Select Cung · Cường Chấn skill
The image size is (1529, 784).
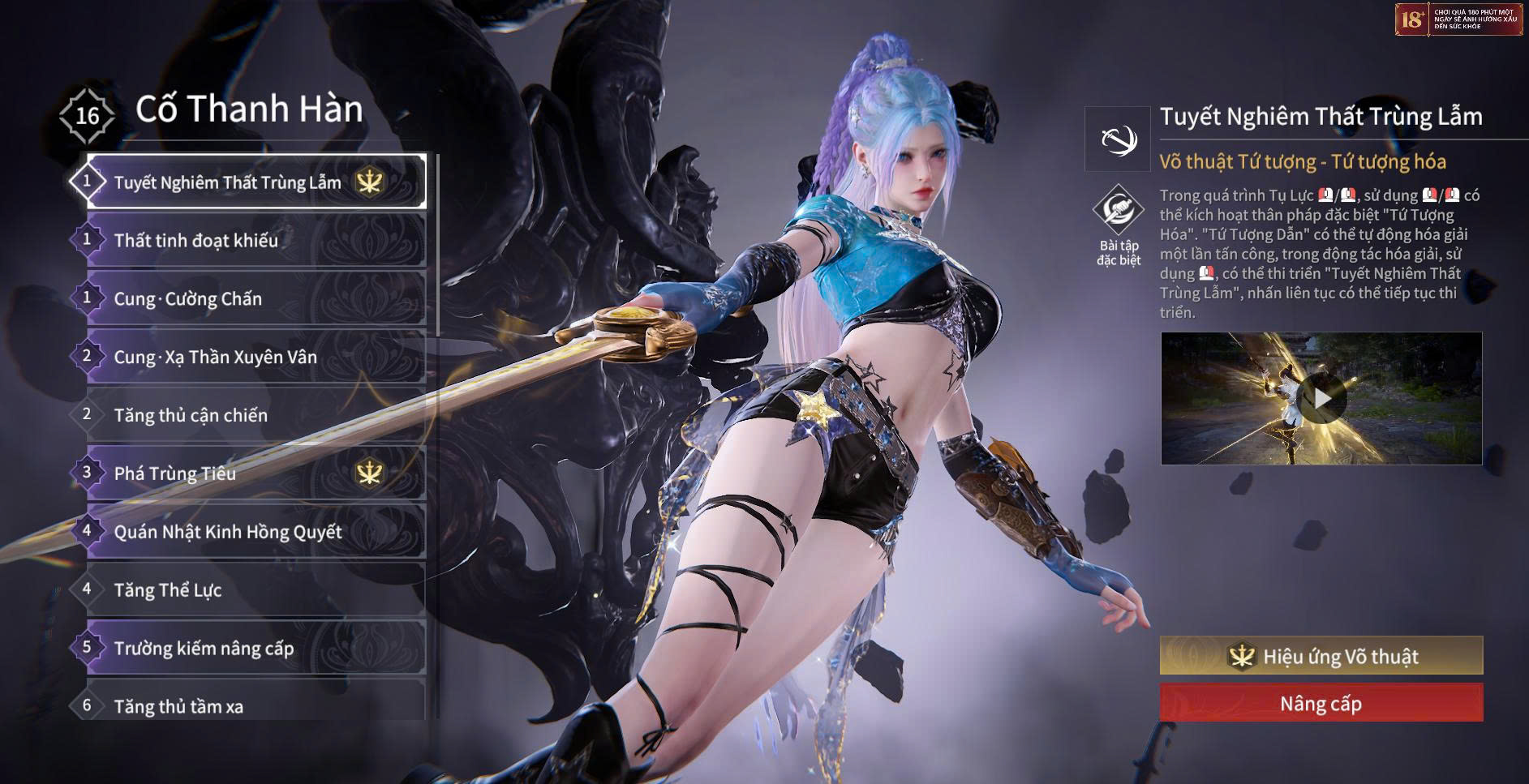point(256,299)
